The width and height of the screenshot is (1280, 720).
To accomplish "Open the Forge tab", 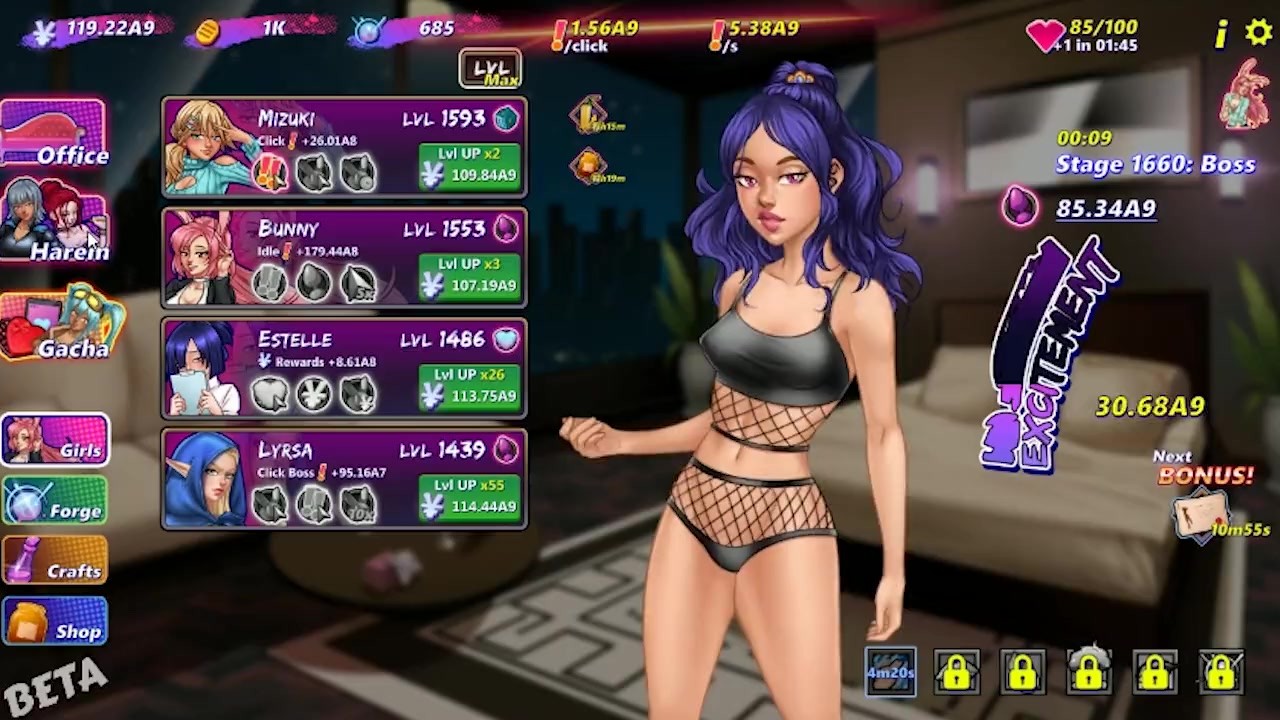I will (x=55, y=501).
